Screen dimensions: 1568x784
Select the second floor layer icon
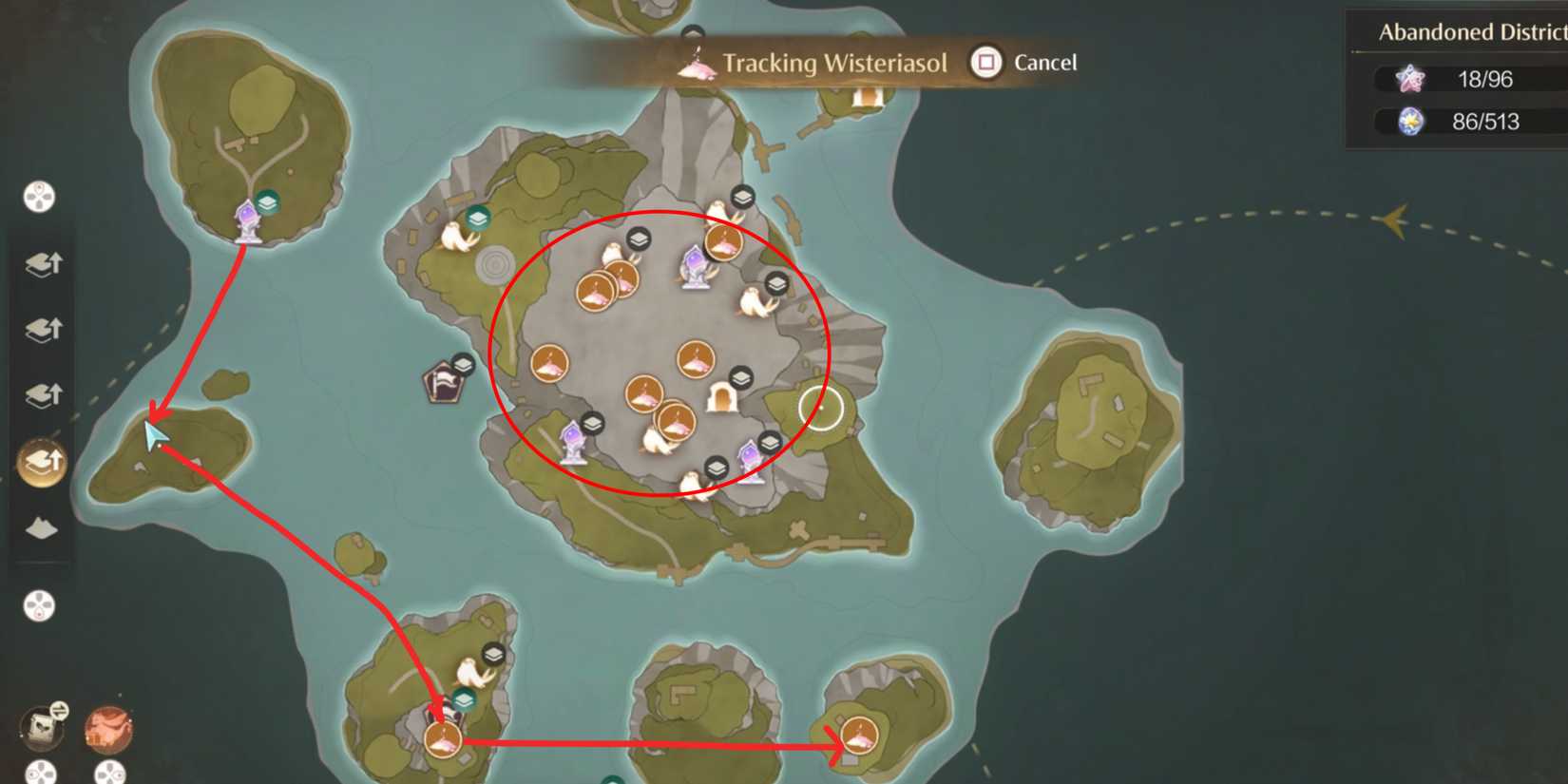[x=45, y=327]
